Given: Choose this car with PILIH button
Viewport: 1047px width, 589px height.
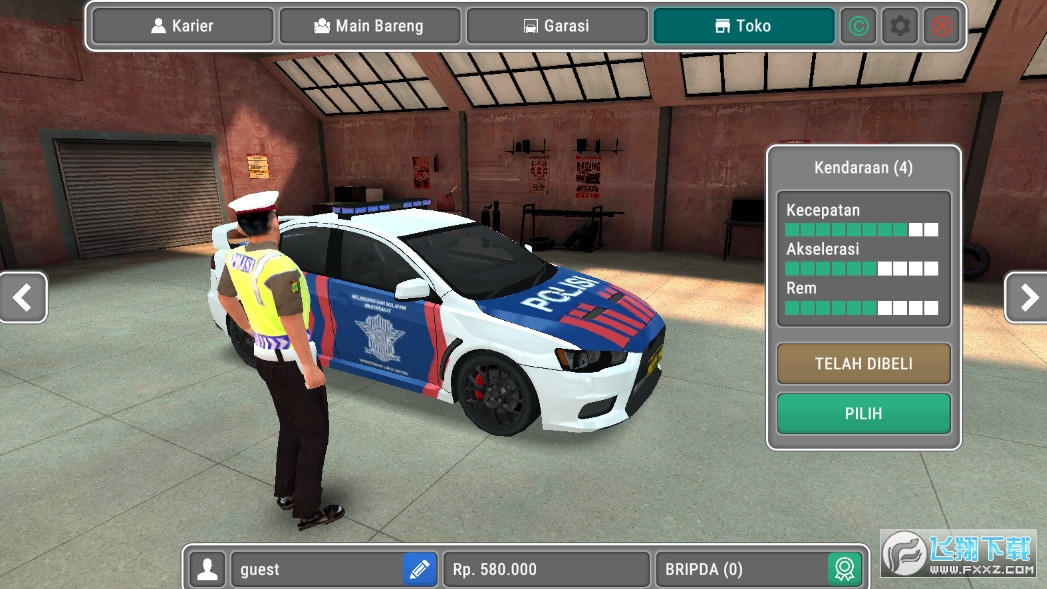Looking at the screenshot, I should click(863, 413).
